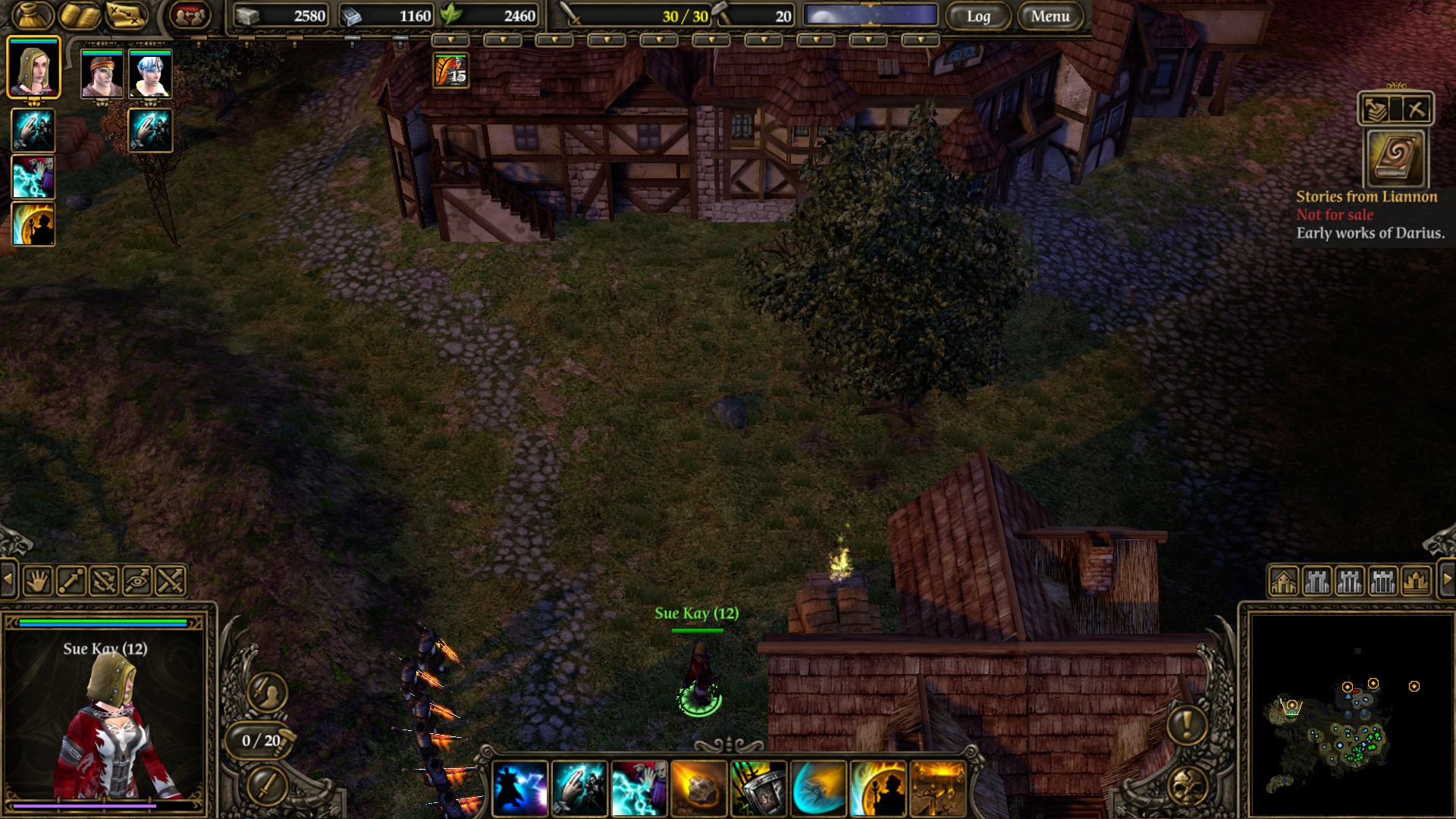Viewport: 1456px width, 819px height.
Task: Open the Menu button
Action: click(1050, 16)
